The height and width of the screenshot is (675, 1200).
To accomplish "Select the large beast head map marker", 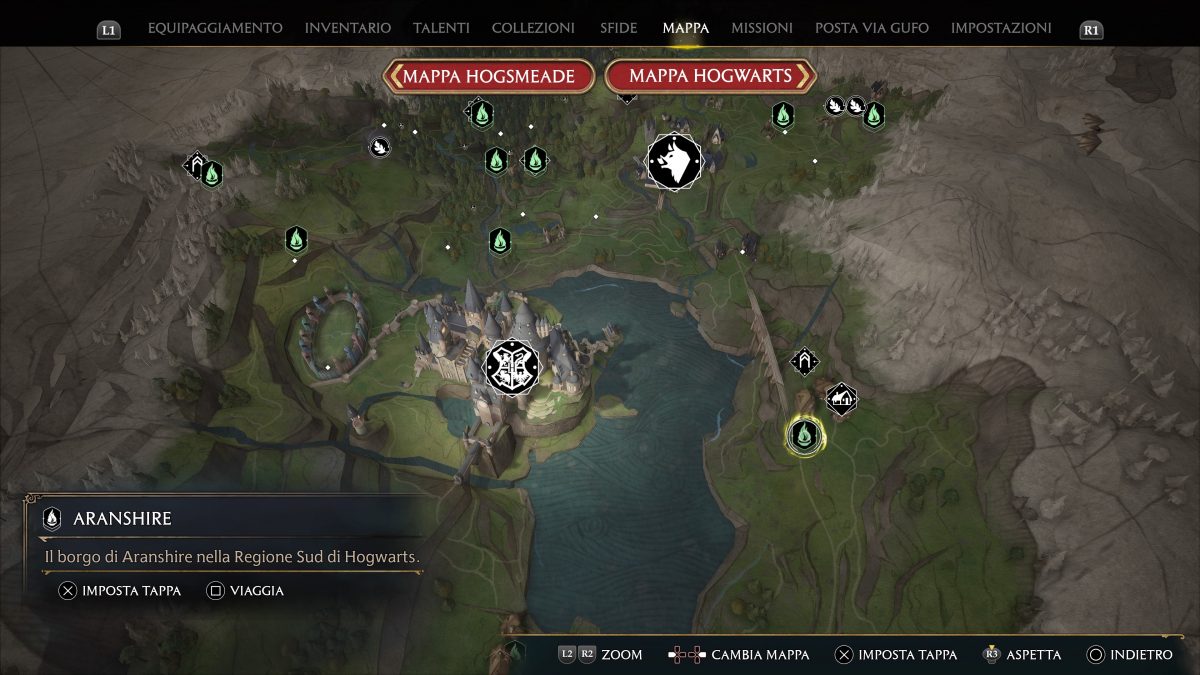I will click(674, 161).
